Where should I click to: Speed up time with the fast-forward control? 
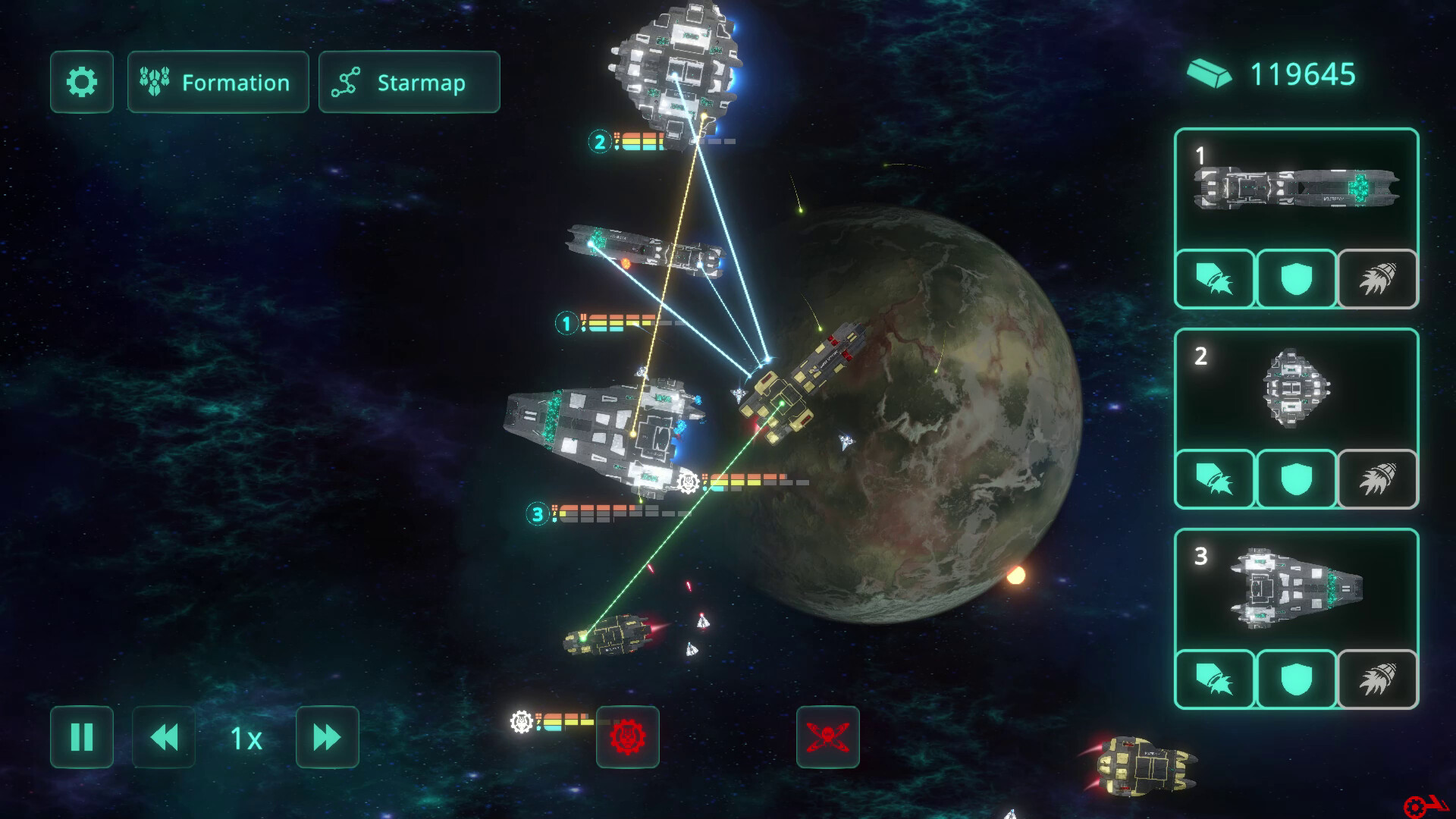[327, 736]
